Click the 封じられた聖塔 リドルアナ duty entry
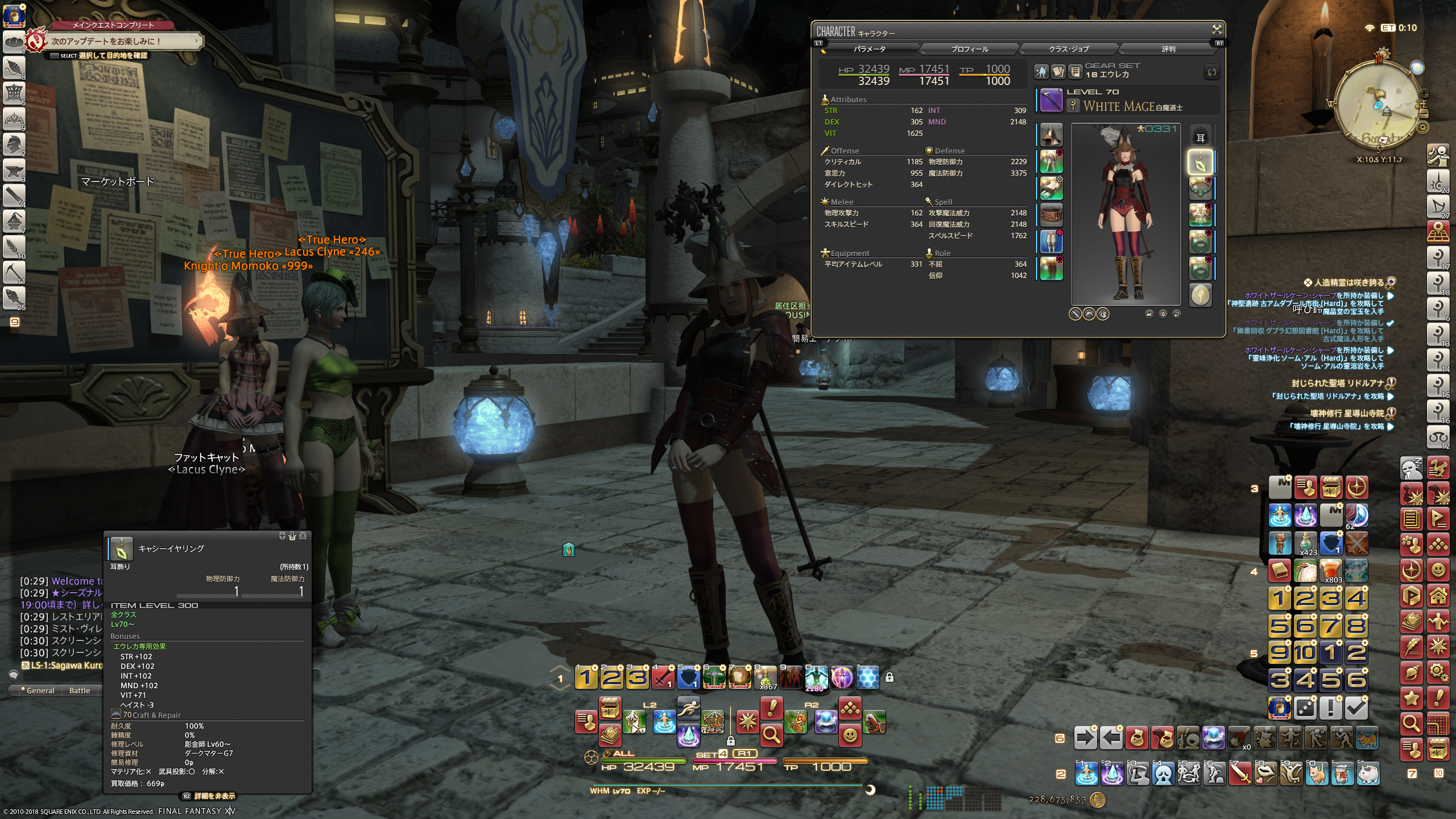1456x819 pixels. (x=1337, y=383)
